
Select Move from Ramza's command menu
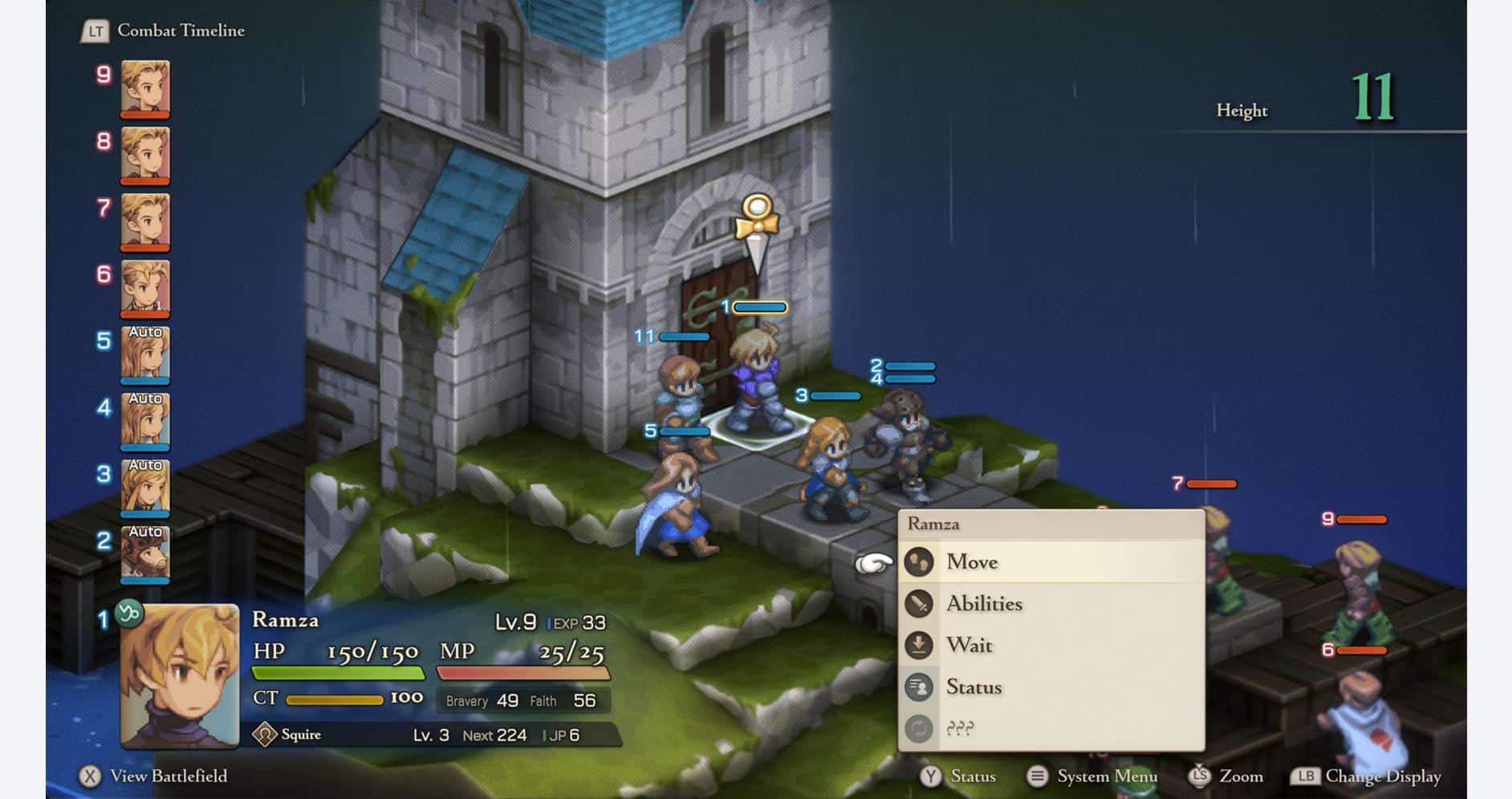pyautogui.click(x=973, y=562)
